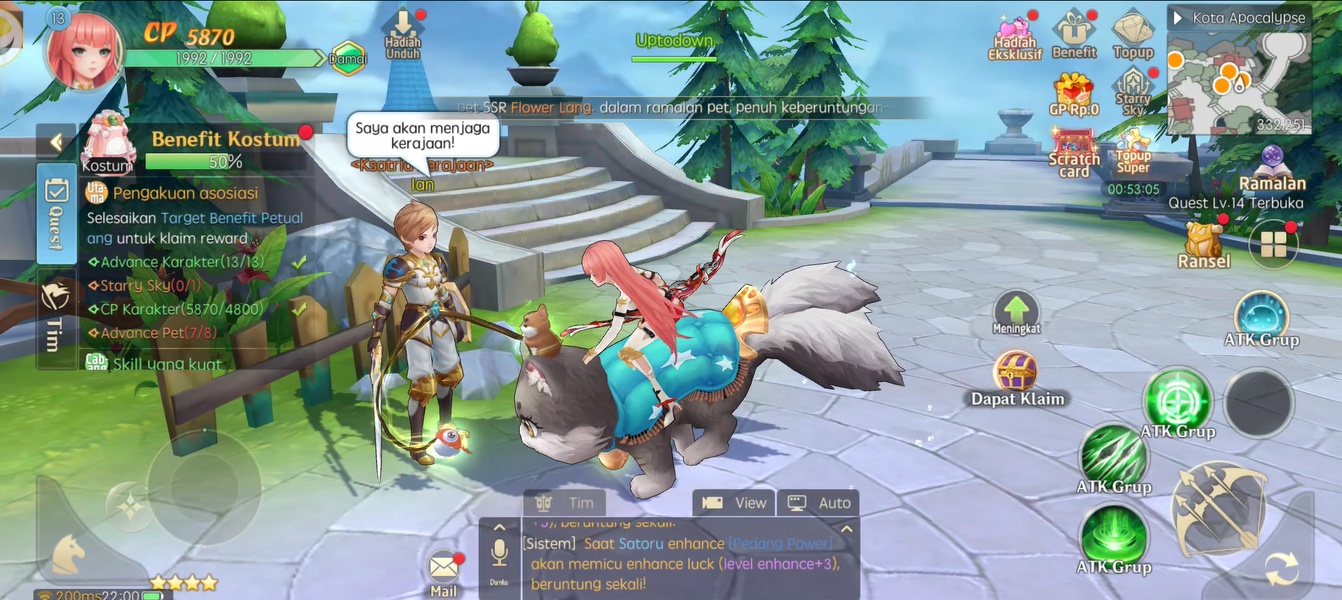The width and height of the screenshot is (1342, 600).
Task: Open the Topup shop
Action: (1133, 33)
